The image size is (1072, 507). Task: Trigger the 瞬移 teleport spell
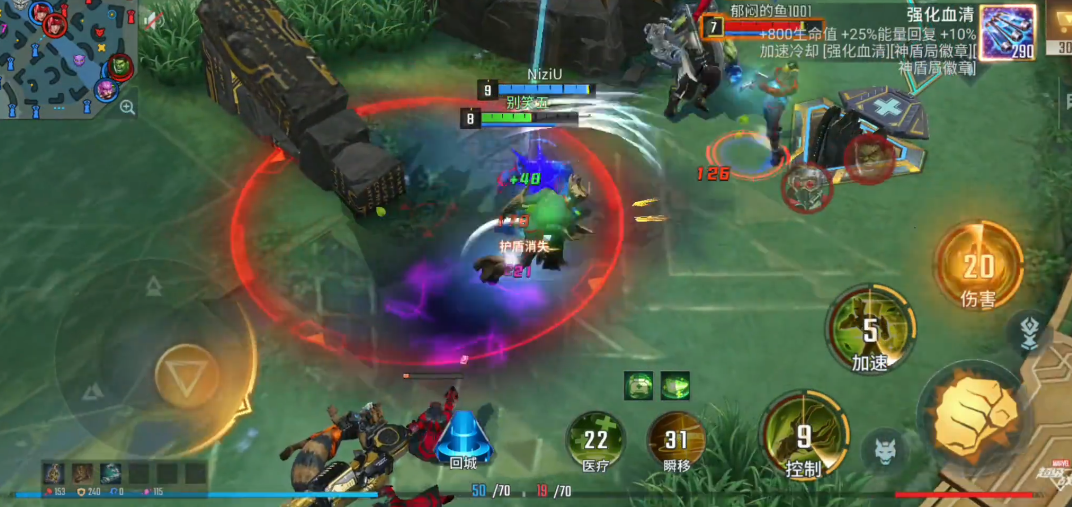tap(677, 440)
